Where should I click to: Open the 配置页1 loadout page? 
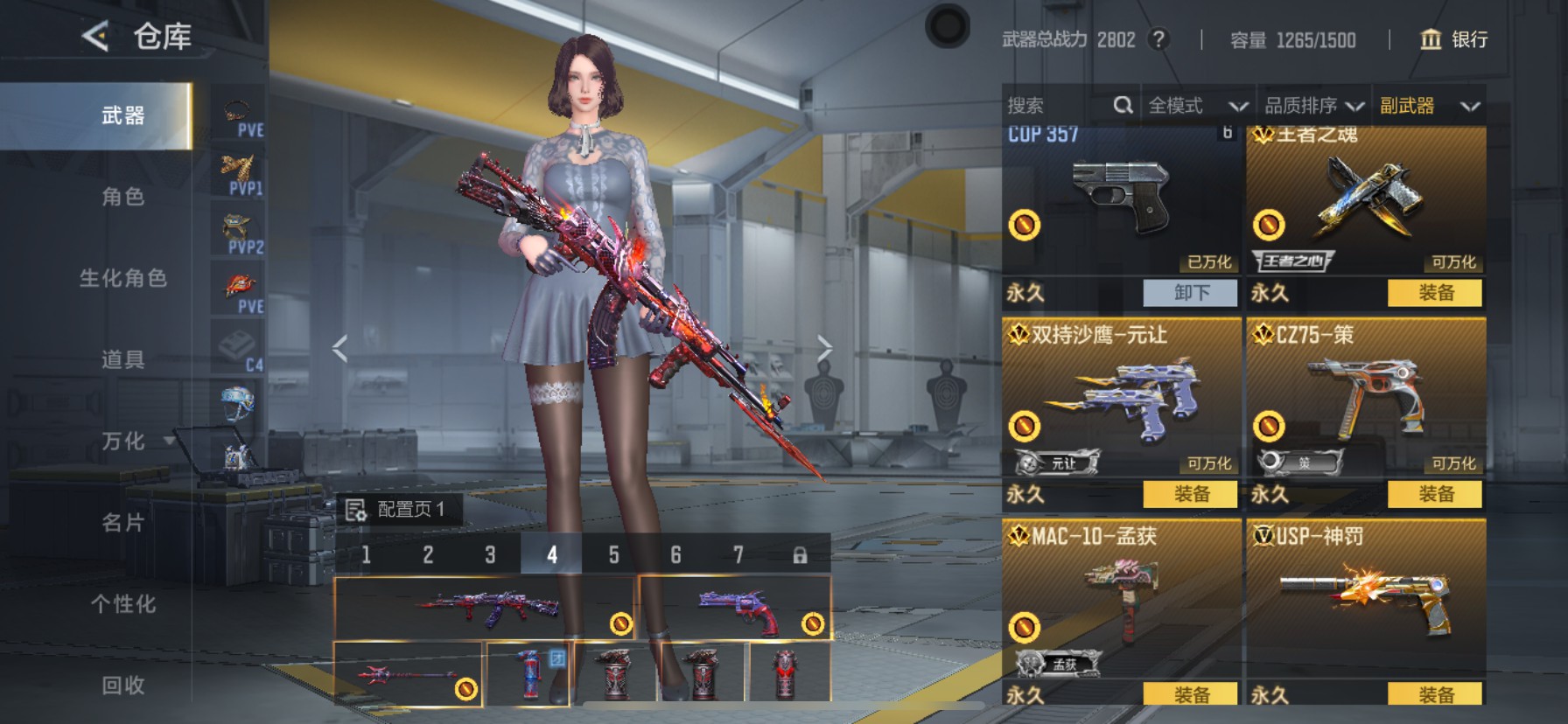399,509
